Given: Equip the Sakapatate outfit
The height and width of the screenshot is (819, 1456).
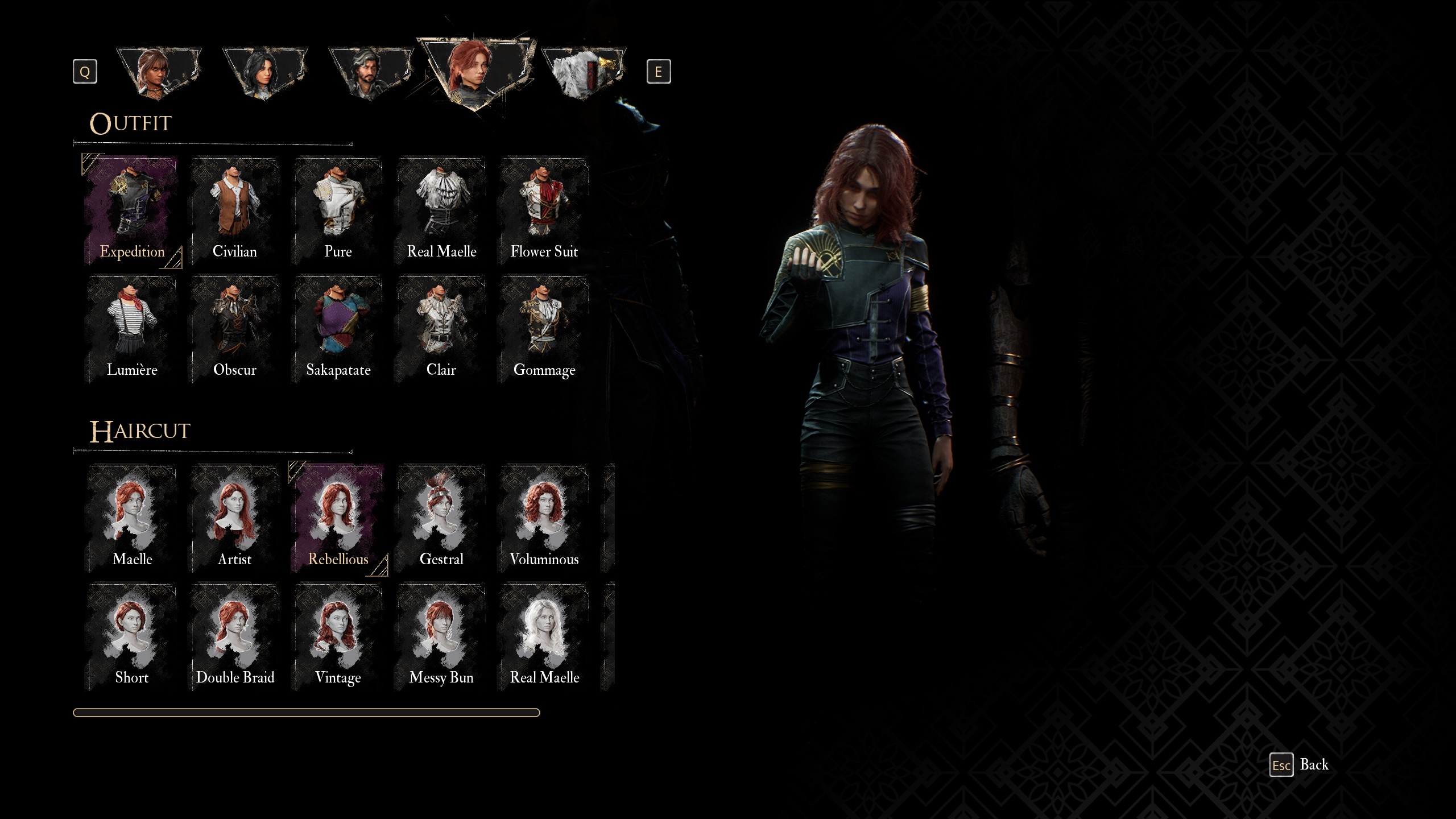Looking at the screenshot, I should [338, 329].
